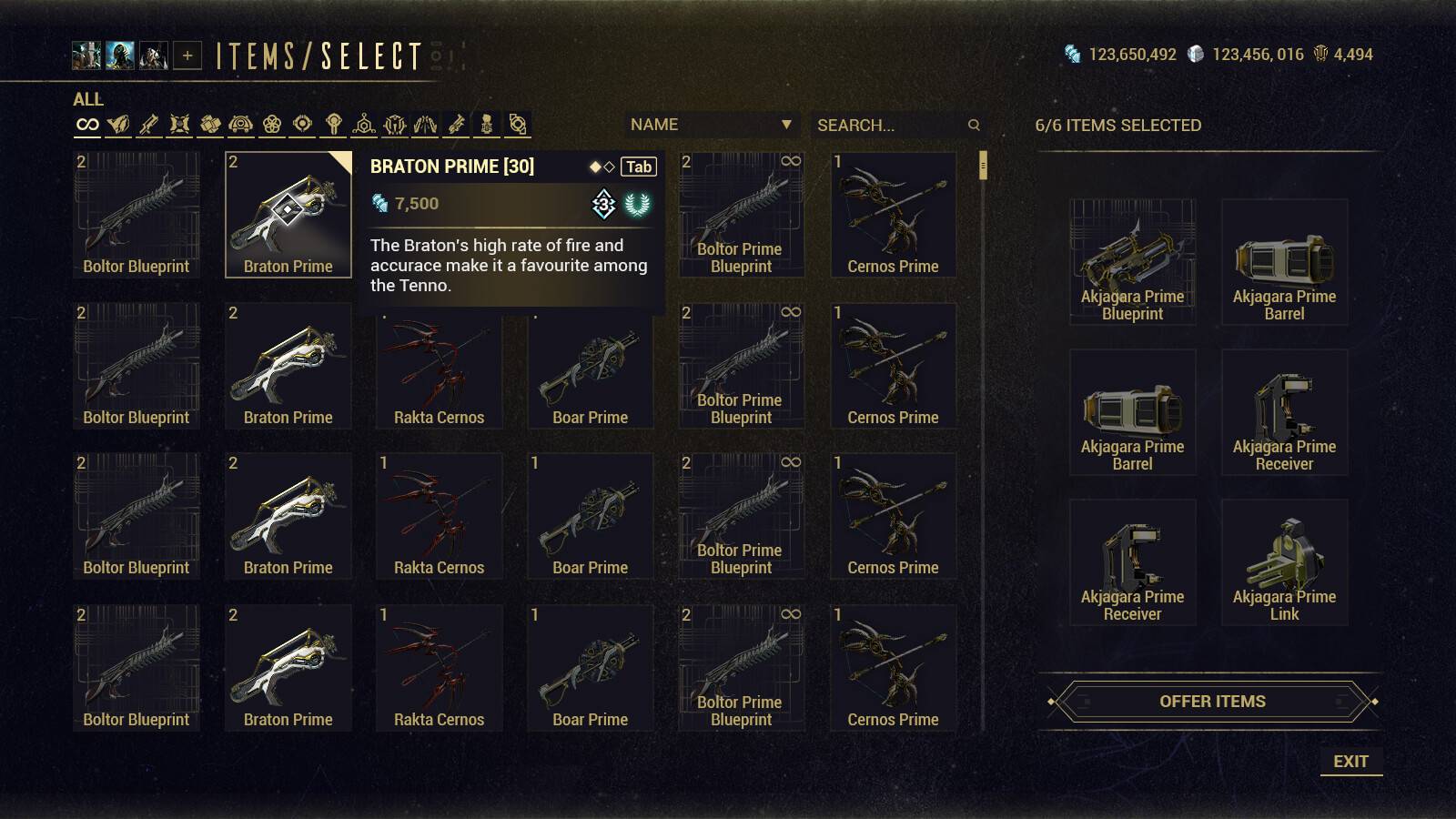
Task: Select the highlighted Braton Prime slot
Action: click(x=288, y=215)
